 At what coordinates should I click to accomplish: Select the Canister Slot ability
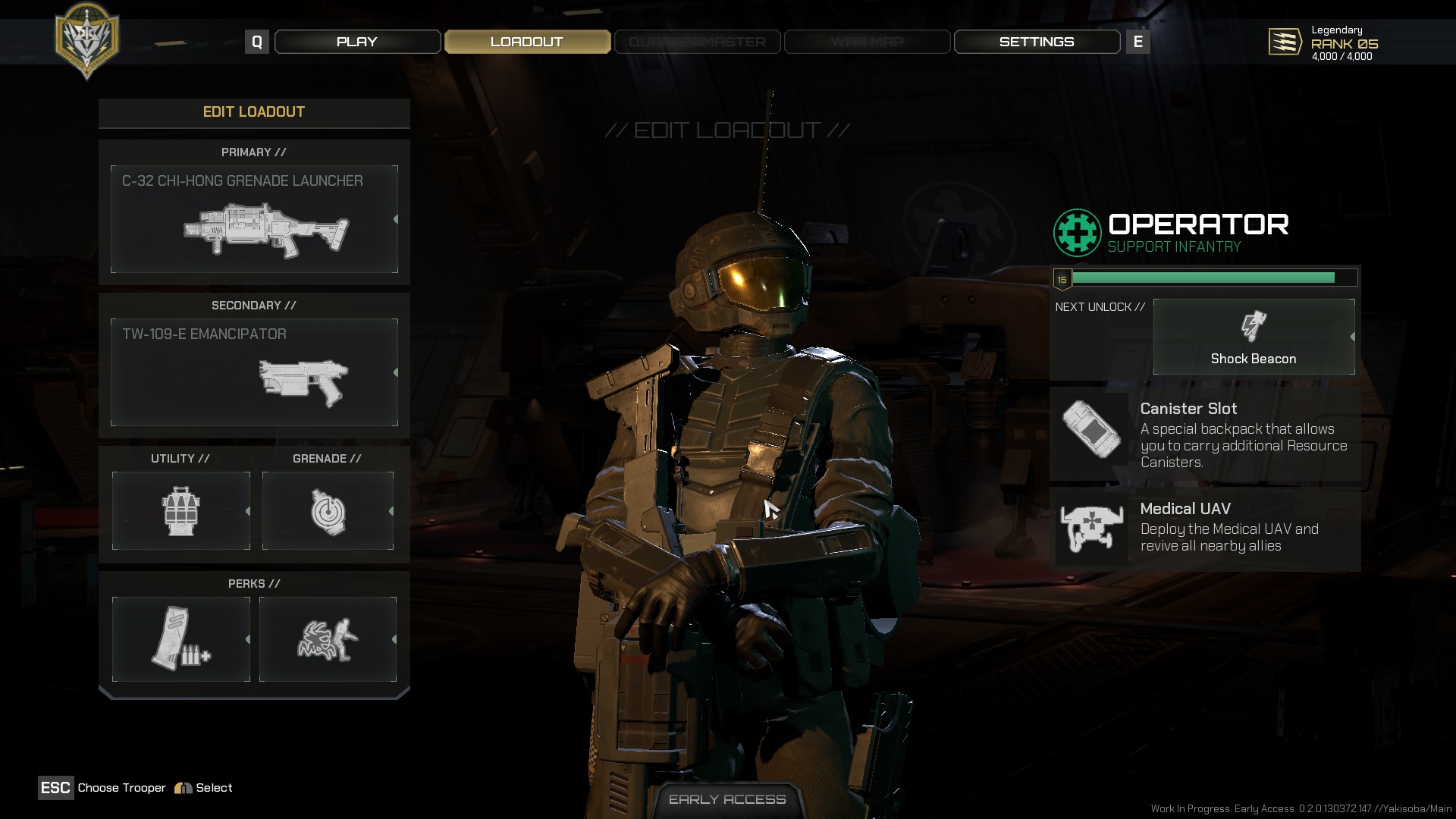point(1204,435)
